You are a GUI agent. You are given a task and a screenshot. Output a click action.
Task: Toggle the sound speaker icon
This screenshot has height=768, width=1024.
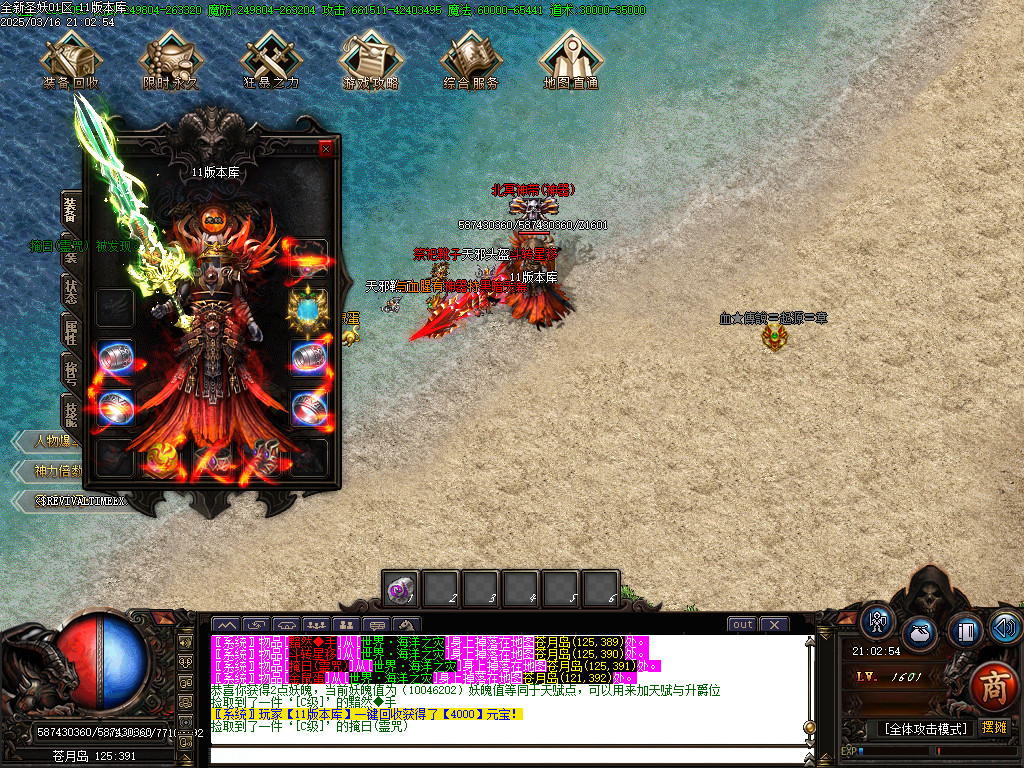[x=1005, y=627]
